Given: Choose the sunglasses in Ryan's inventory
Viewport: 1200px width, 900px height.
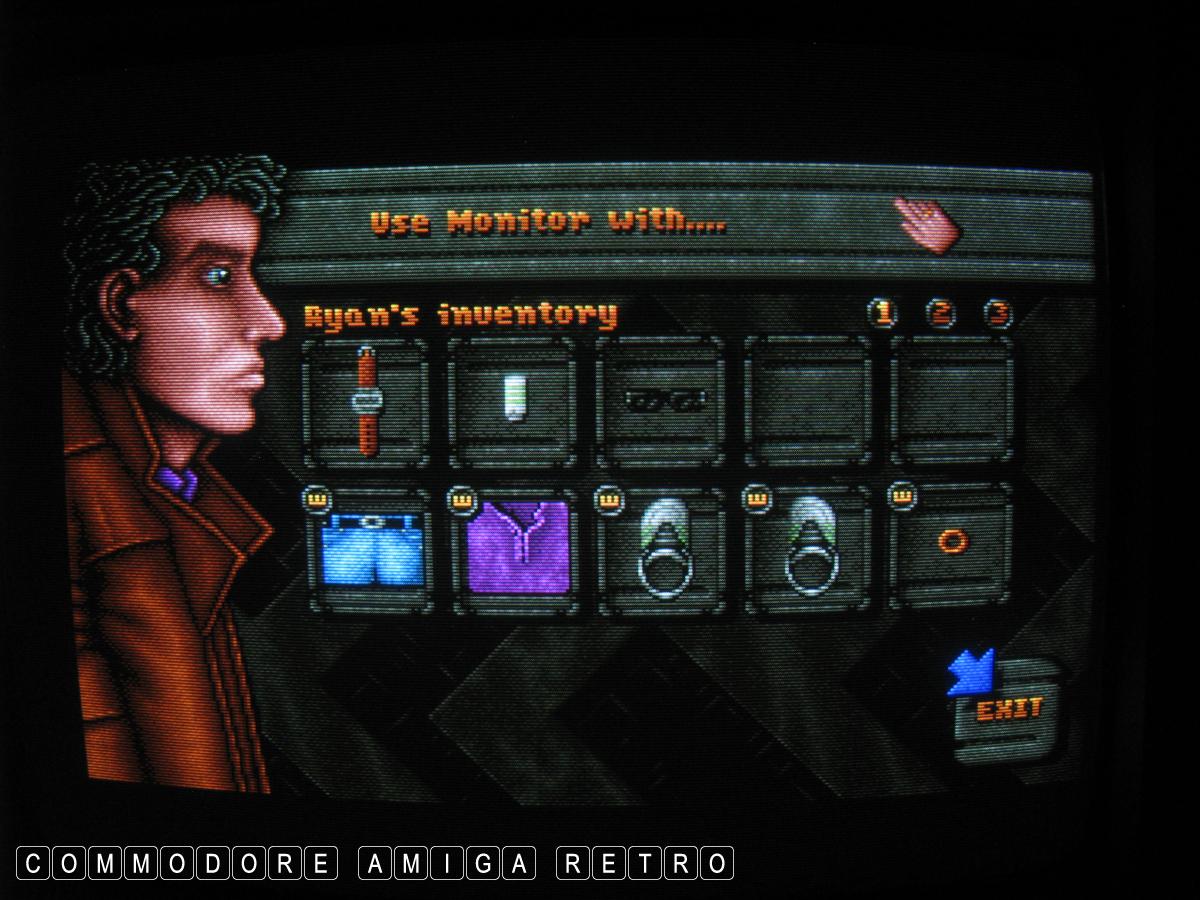Looking at the screenshot, I should pyautogui.click(x=661, y=401).
